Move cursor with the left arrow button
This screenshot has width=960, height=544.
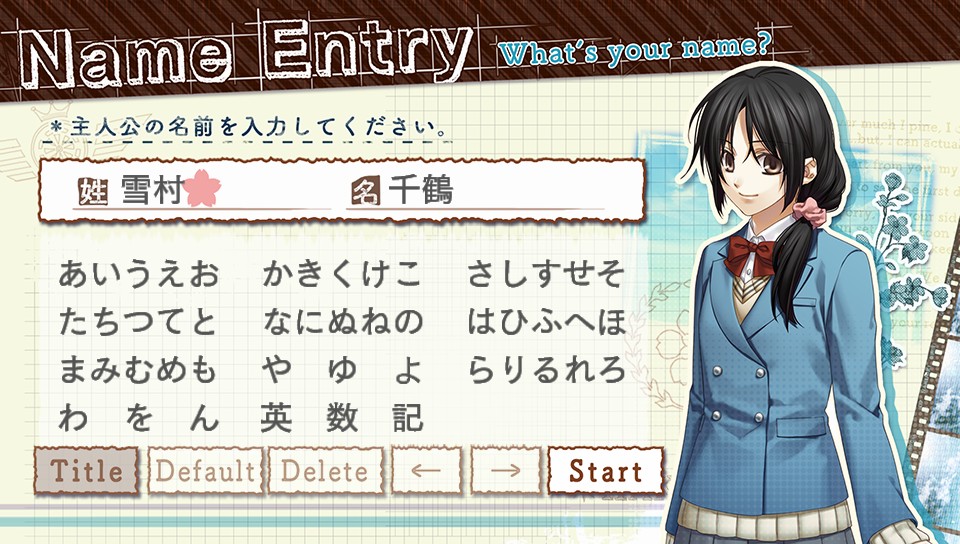click(x=427, y=471)
